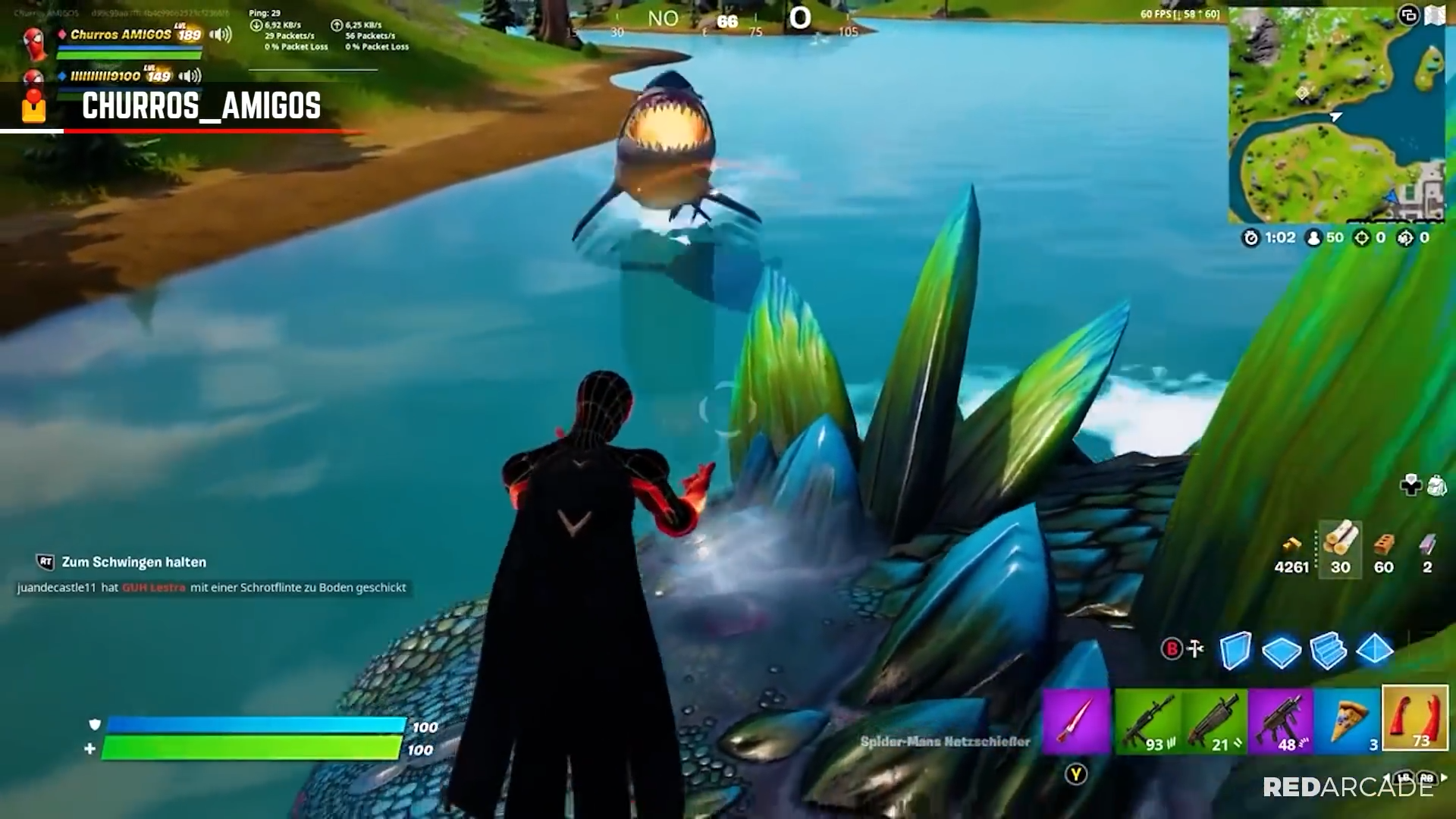Select the pyramid roof build piece

pyautogui.click(x=1373, y=651)
